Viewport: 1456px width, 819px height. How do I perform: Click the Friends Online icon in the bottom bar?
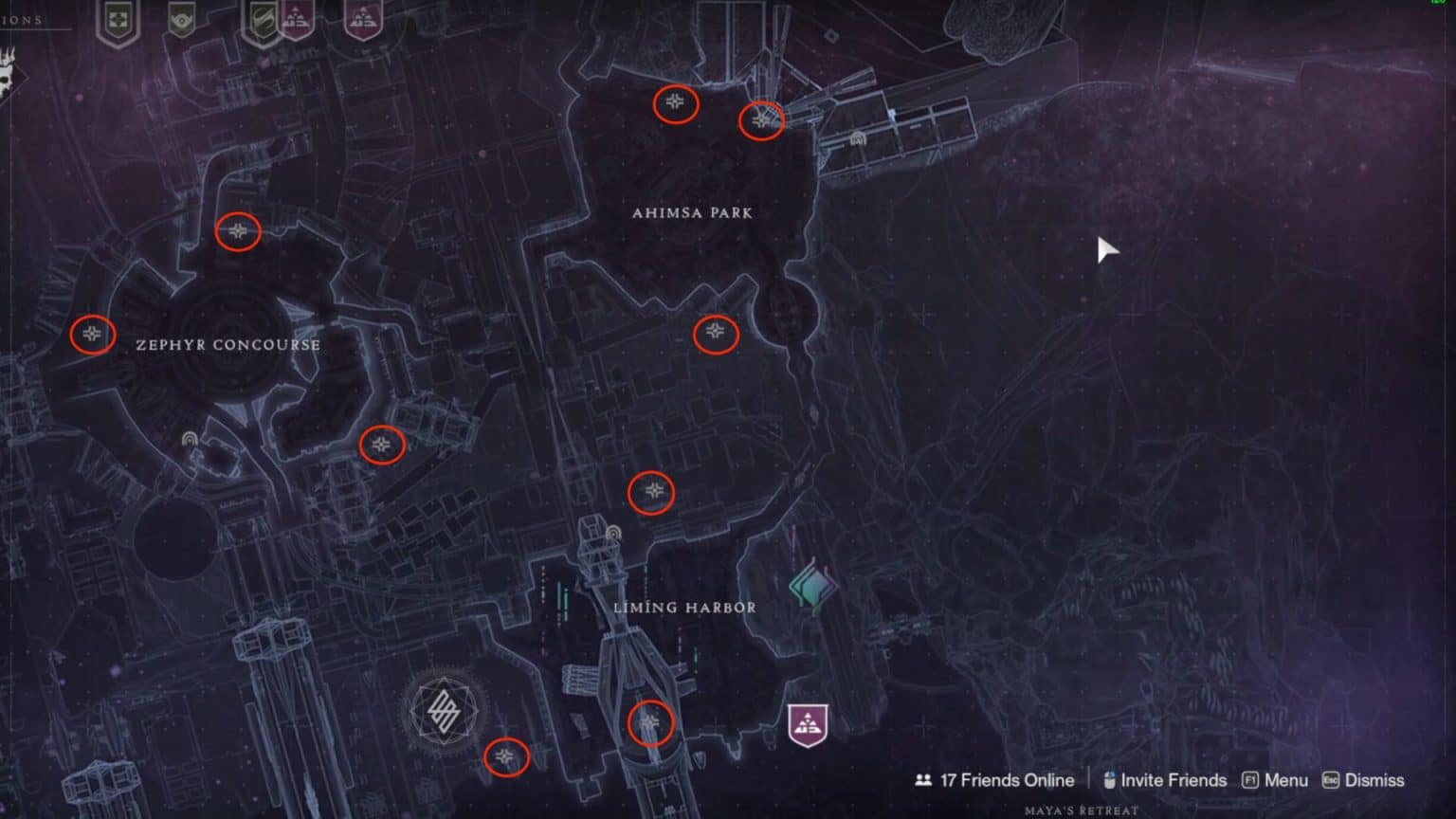click(923, 779)
